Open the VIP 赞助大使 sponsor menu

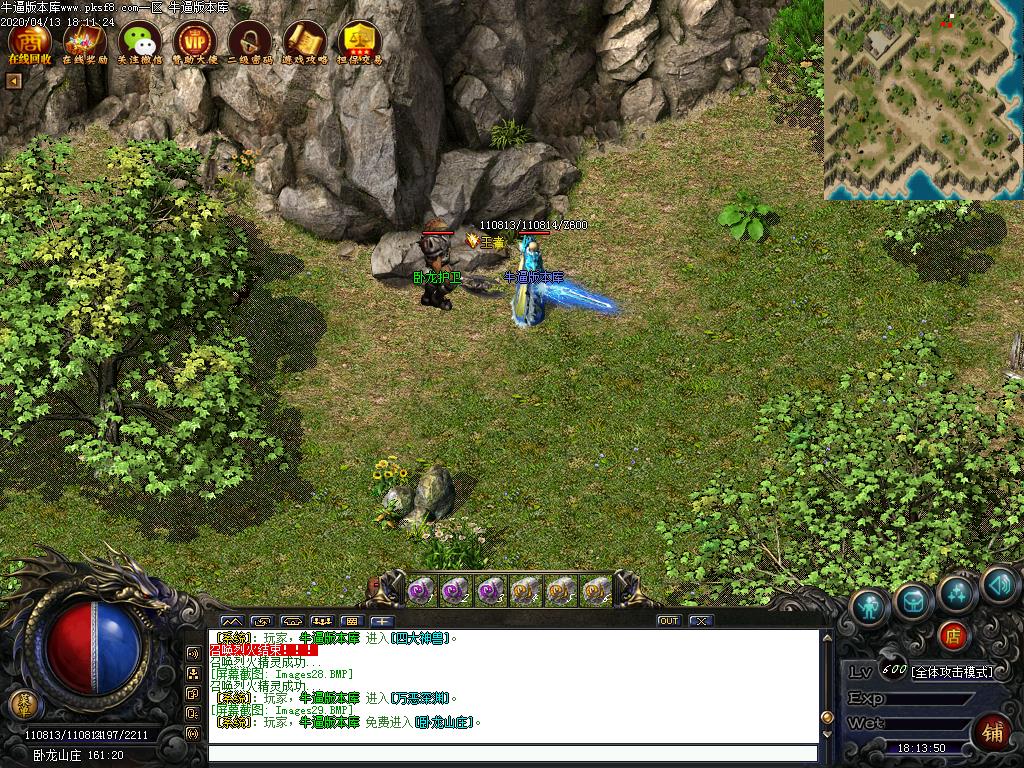(x=194, y=42)
